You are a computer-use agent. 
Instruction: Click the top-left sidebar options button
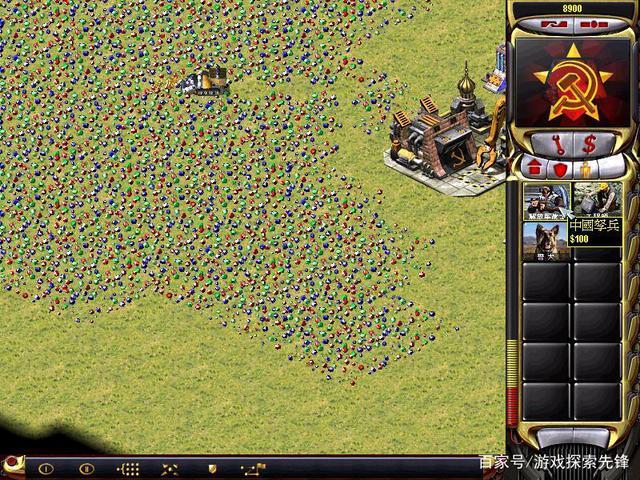click(550, 22)
